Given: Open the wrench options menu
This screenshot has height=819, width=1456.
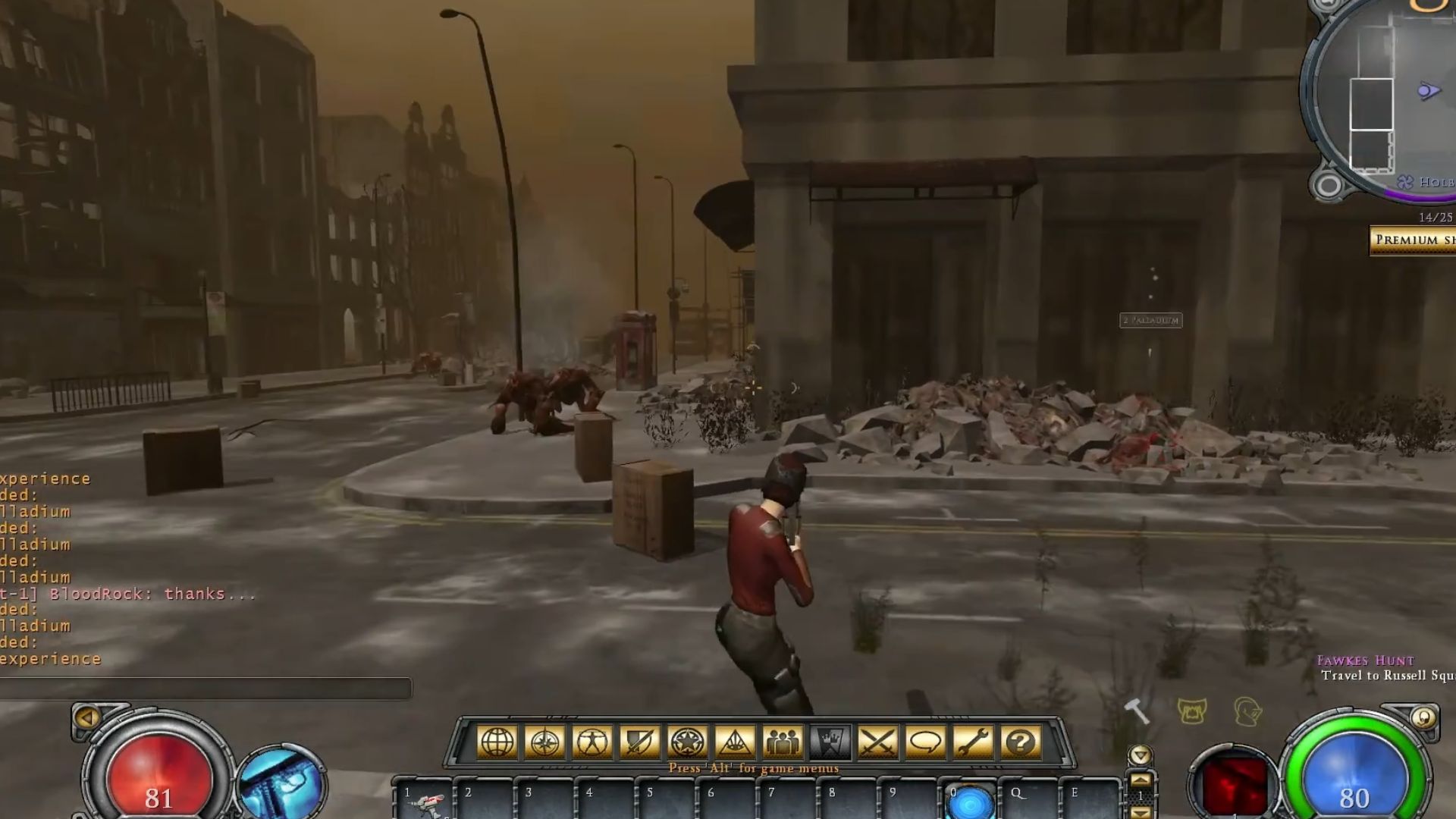Looking at the screenshot, I should [x=973, y=742].
